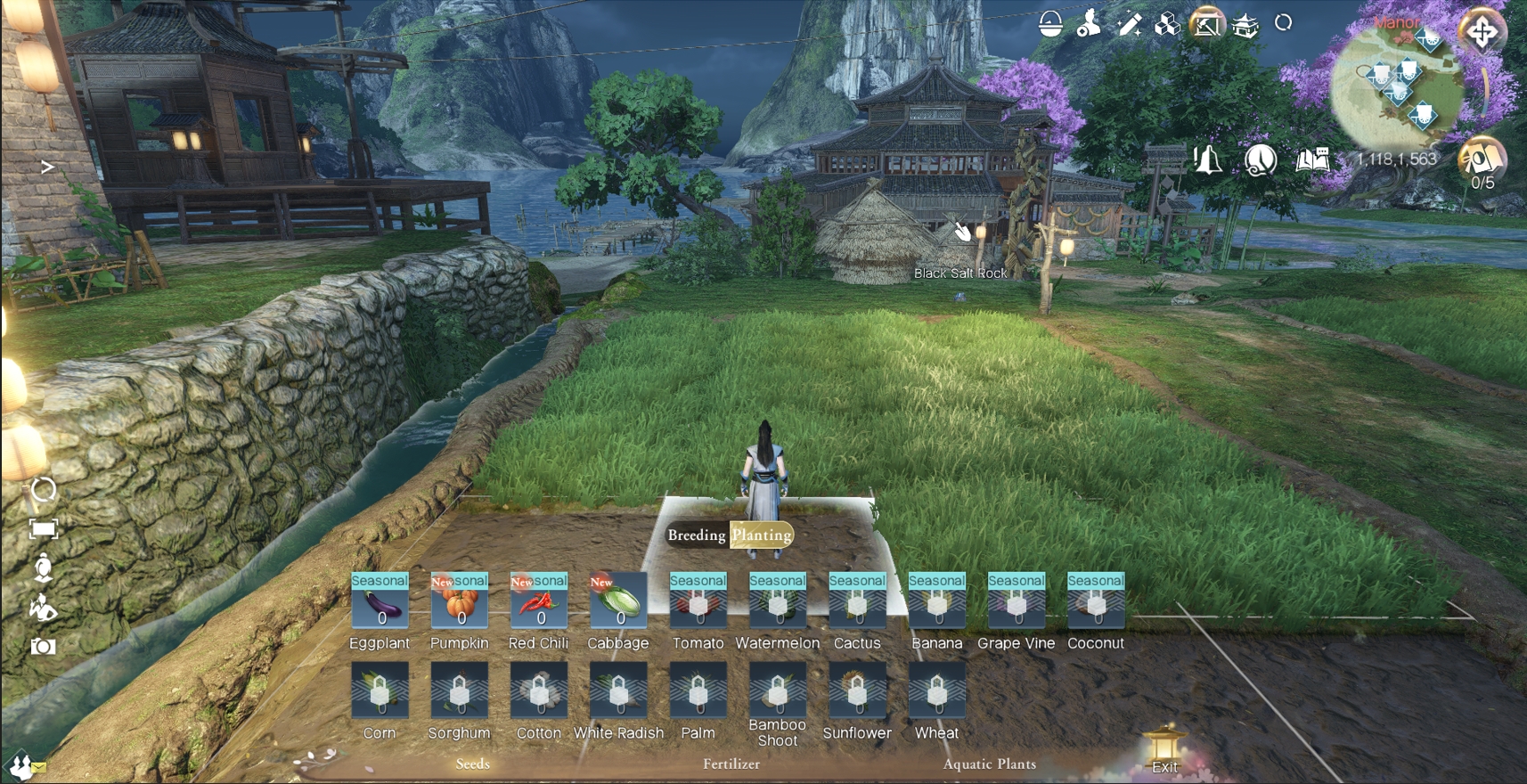Click the locked Tomato seed
This screenshot has width=1527, height=784.
[x=698, y=602]
